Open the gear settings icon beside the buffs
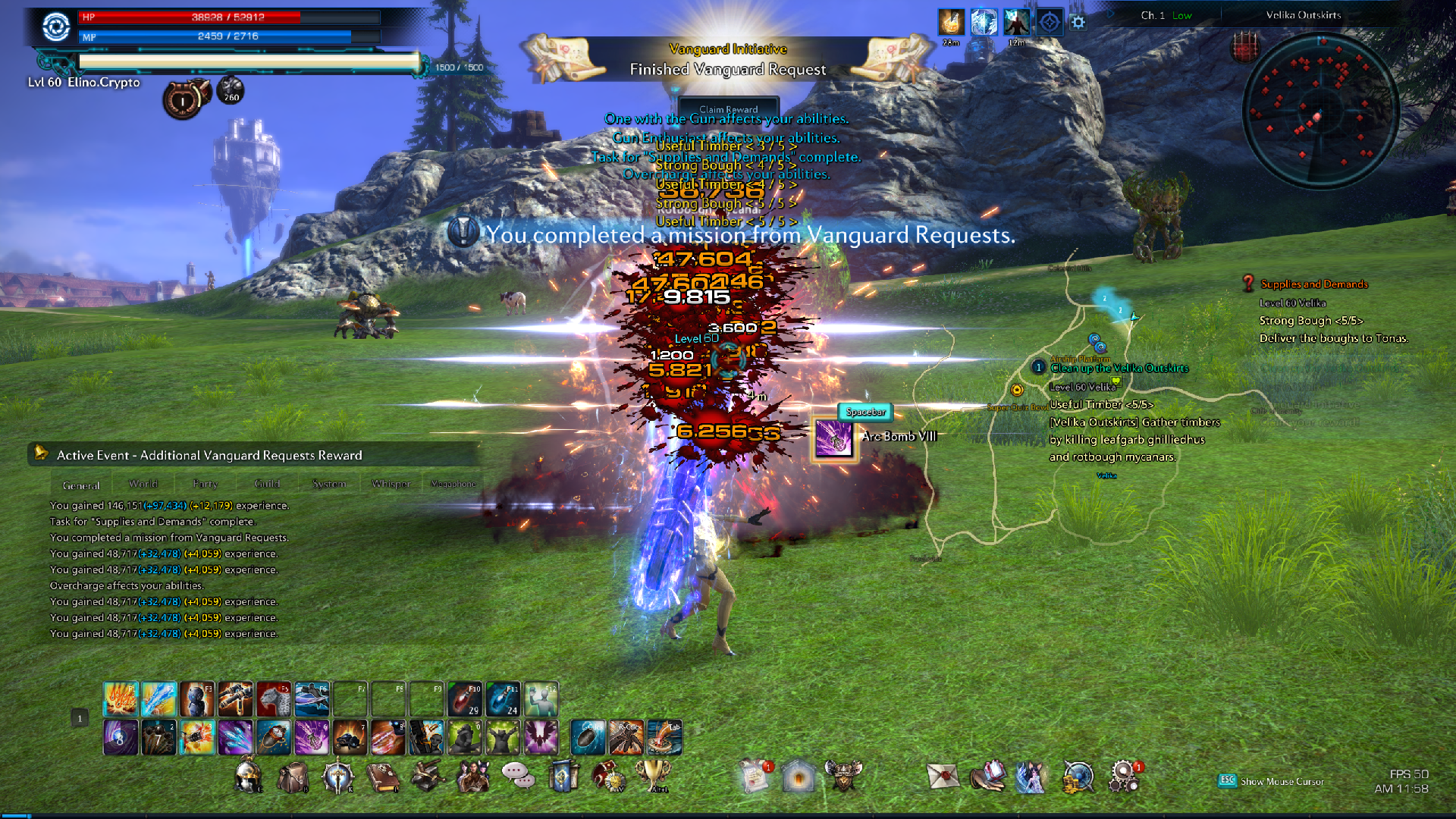This screenshot has height=819, width=1456. 1078,22
